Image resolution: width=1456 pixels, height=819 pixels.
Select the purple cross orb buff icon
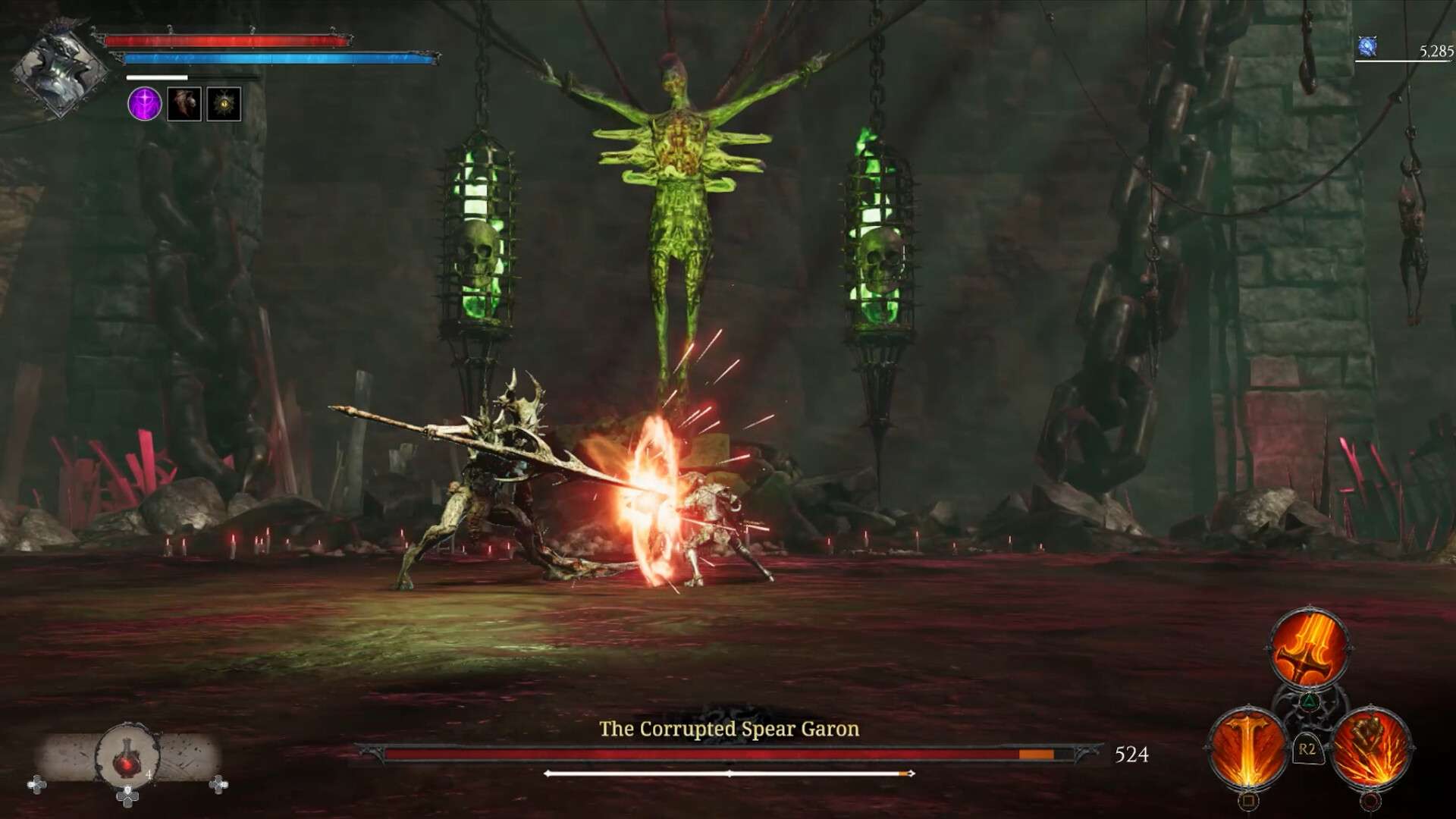coord(144,104)
